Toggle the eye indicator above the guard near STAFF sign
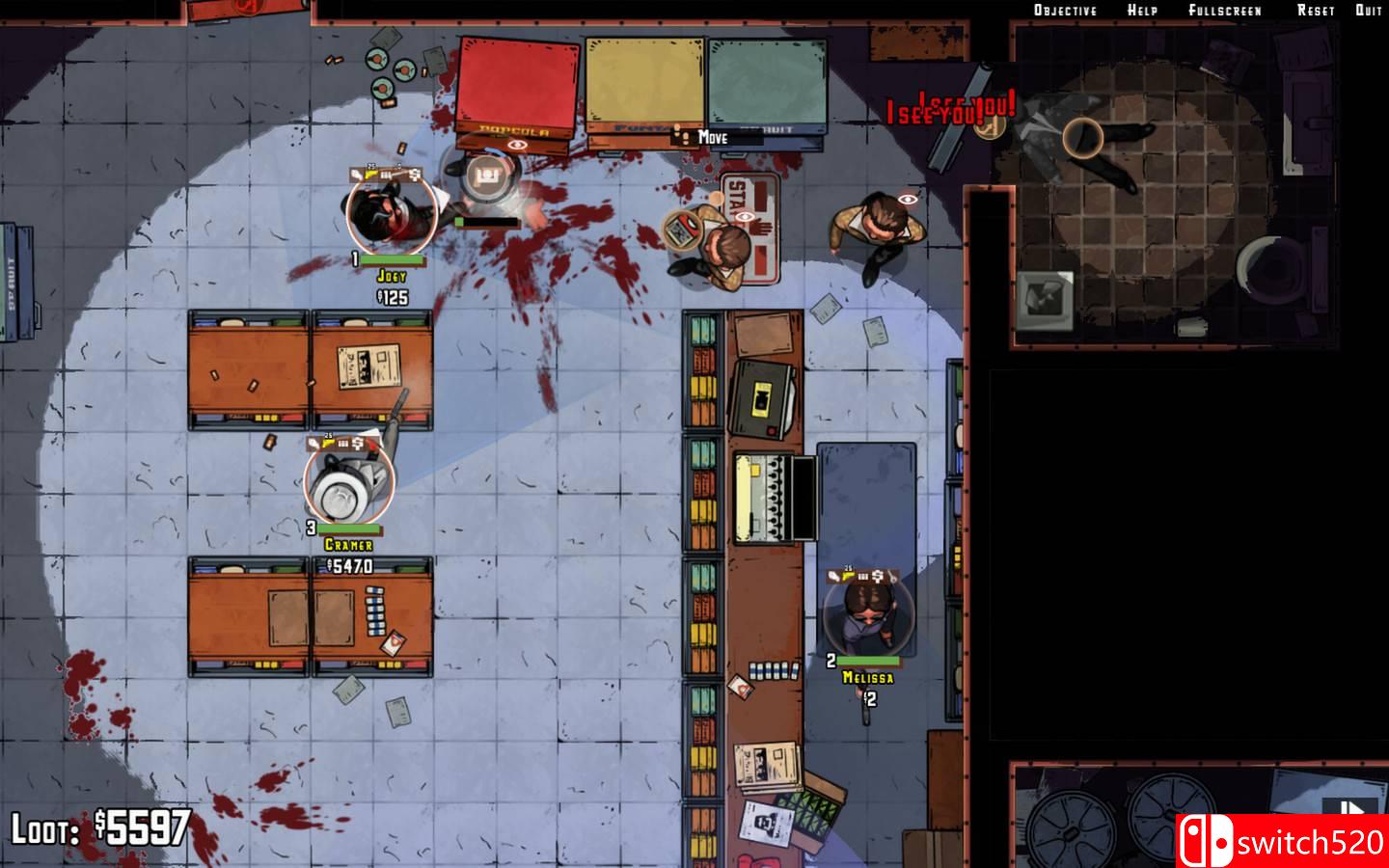This screenshot has height=868, width=1389. [744, 216]
